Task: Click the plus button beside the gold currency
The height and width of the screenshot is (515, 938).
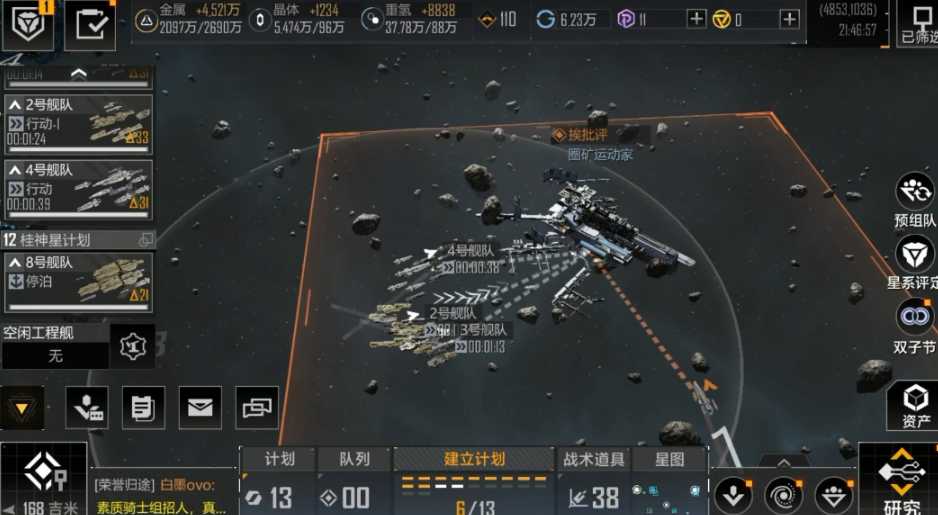Action: click(x=789, y=19)
